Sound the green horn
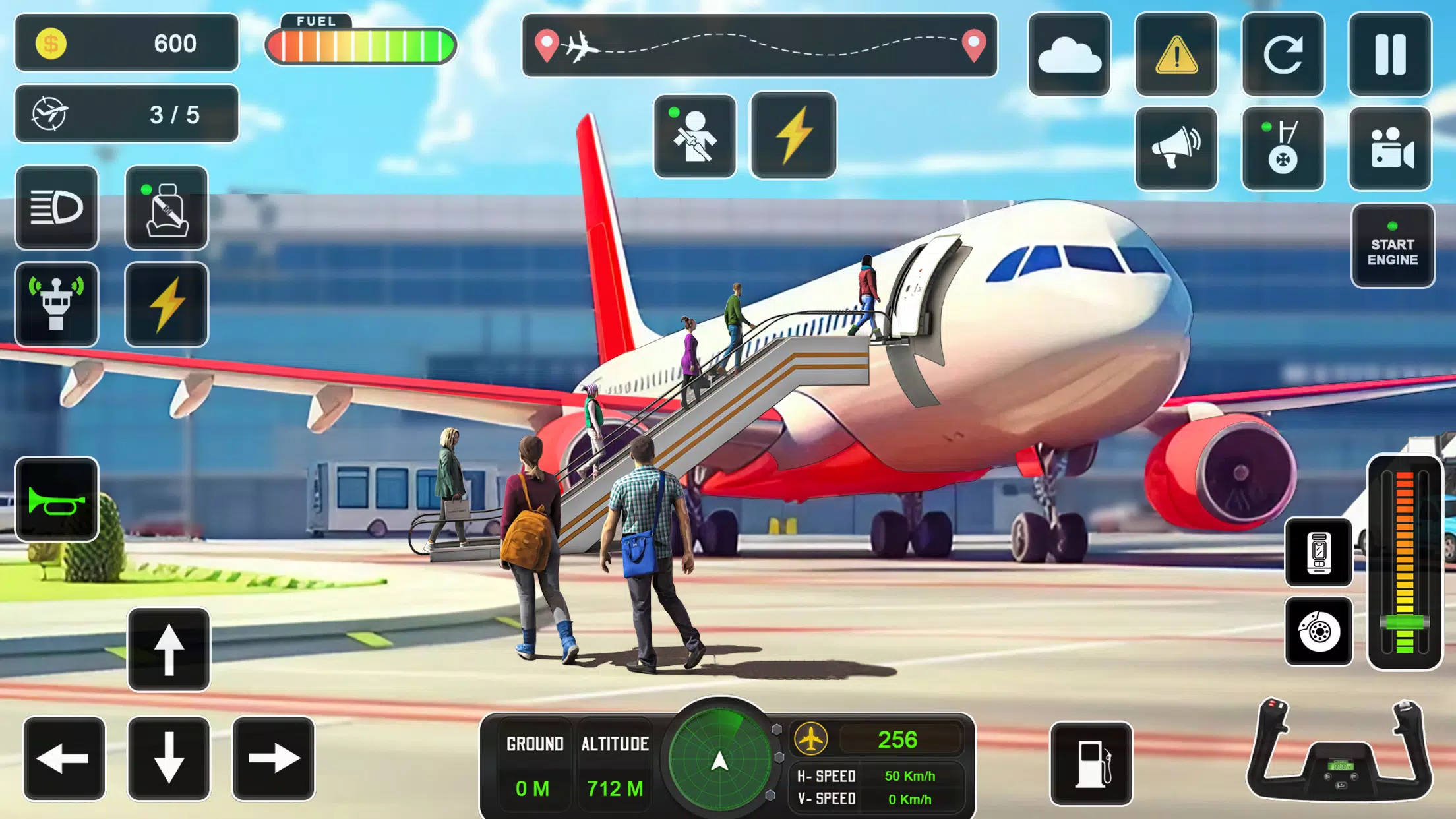This screenshot has height=819, width=1456. click(x=57, y=499)
